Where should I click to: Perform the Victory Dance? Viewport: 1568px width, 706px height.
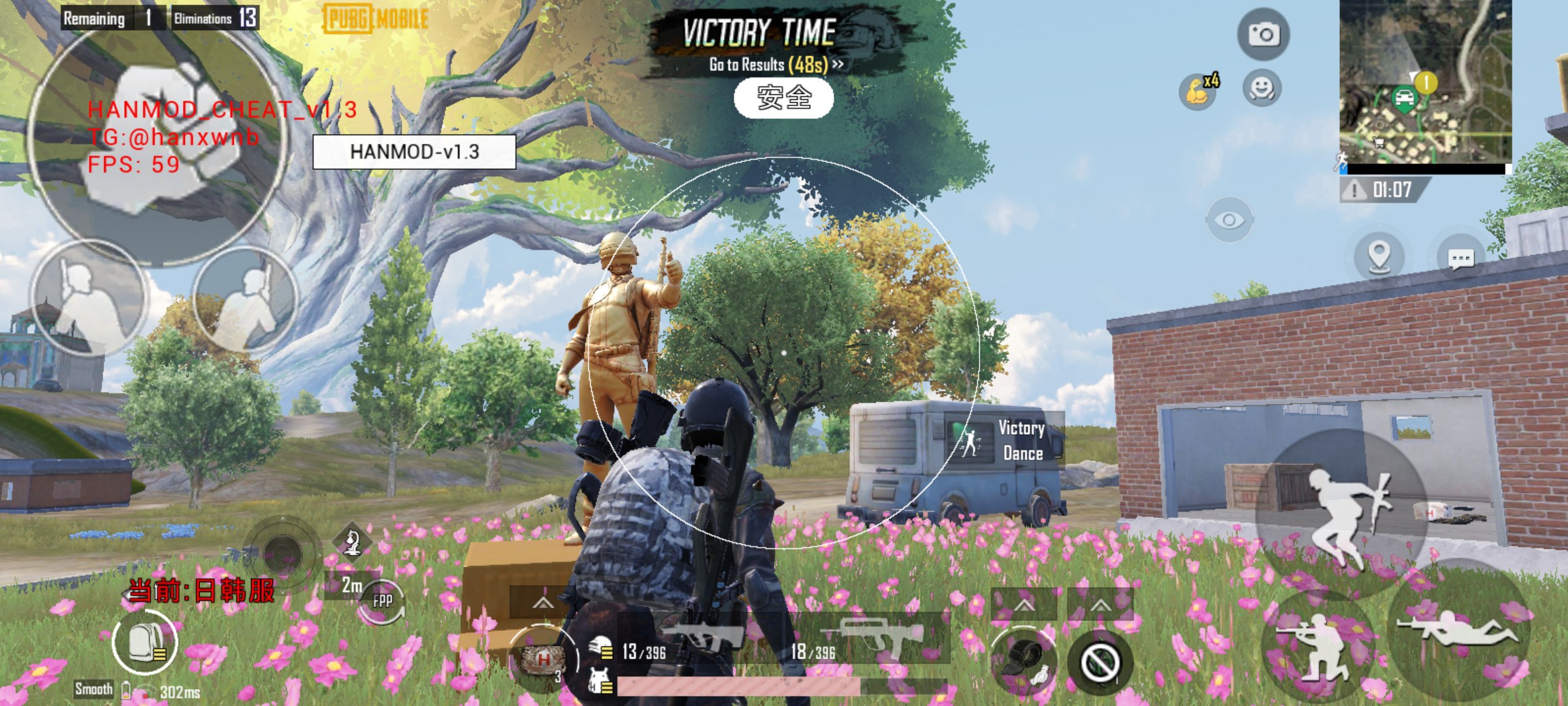point(1006,441)
